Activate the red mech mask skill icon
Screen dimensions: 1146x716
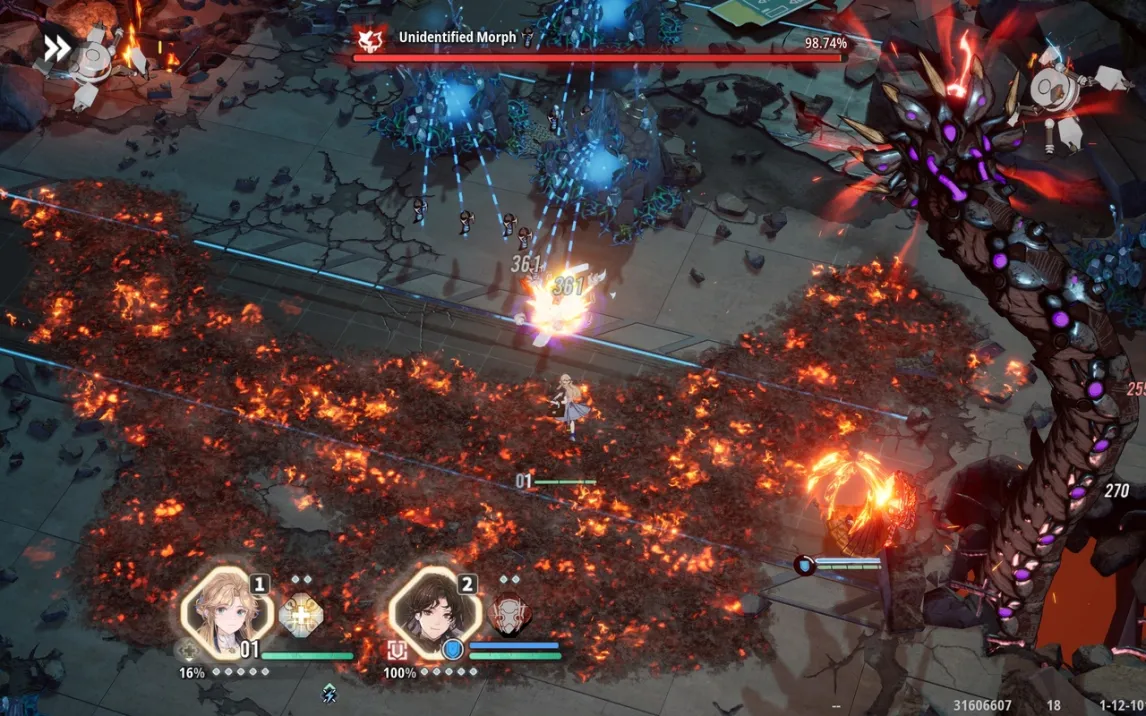[509, 615]
